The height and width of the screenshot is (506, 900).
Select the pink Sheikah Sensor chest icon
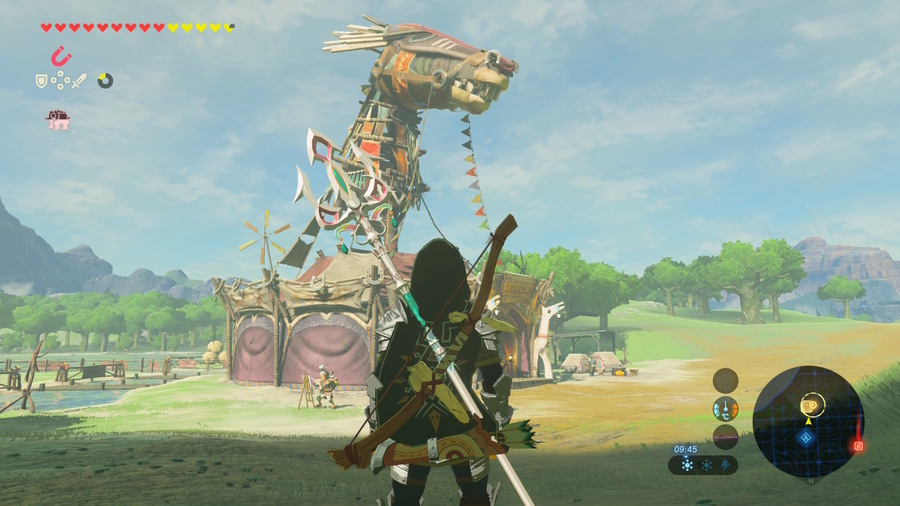[x=58, y=120]
